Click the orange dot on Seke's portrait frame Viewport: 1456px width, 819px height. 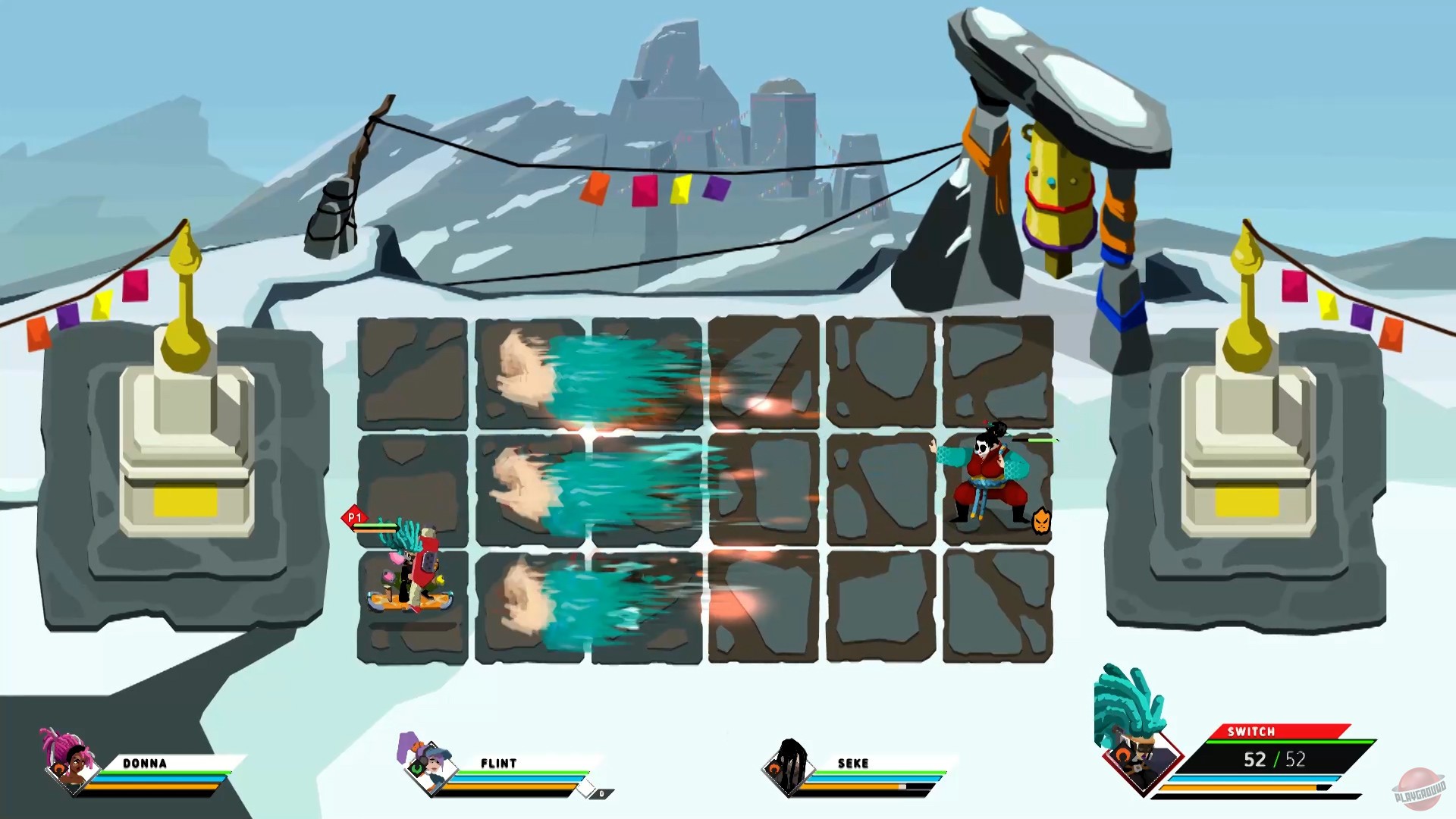coord(774,769)
